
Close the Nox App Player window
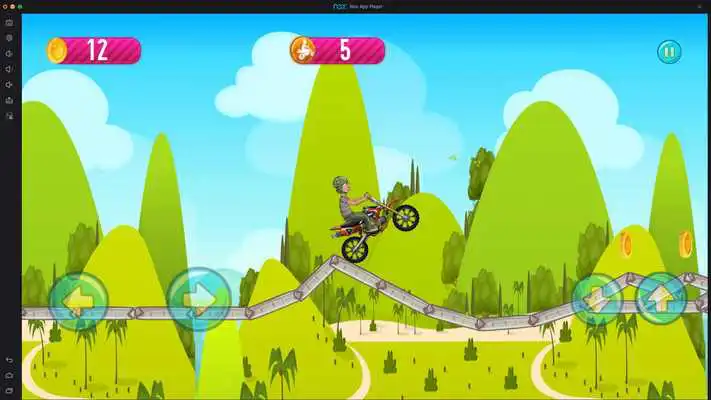[x=5, y=6]
